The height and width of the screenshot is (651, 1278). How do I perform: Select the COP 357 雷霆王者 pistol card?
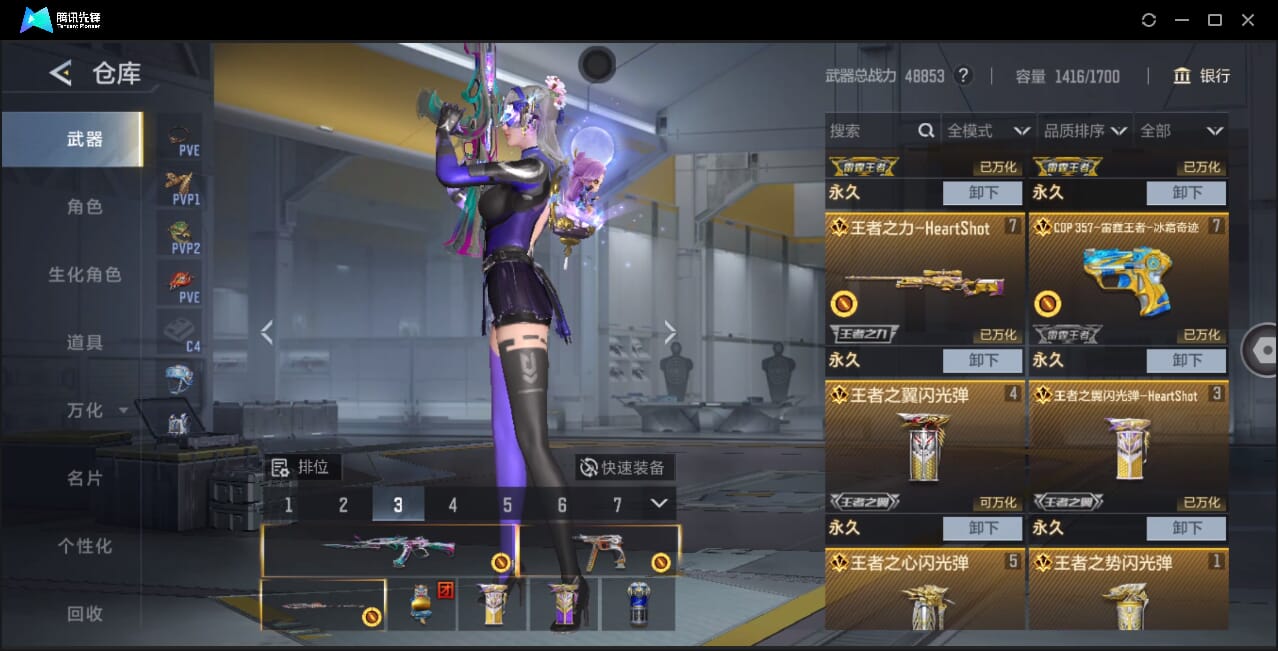[1128, 279]
